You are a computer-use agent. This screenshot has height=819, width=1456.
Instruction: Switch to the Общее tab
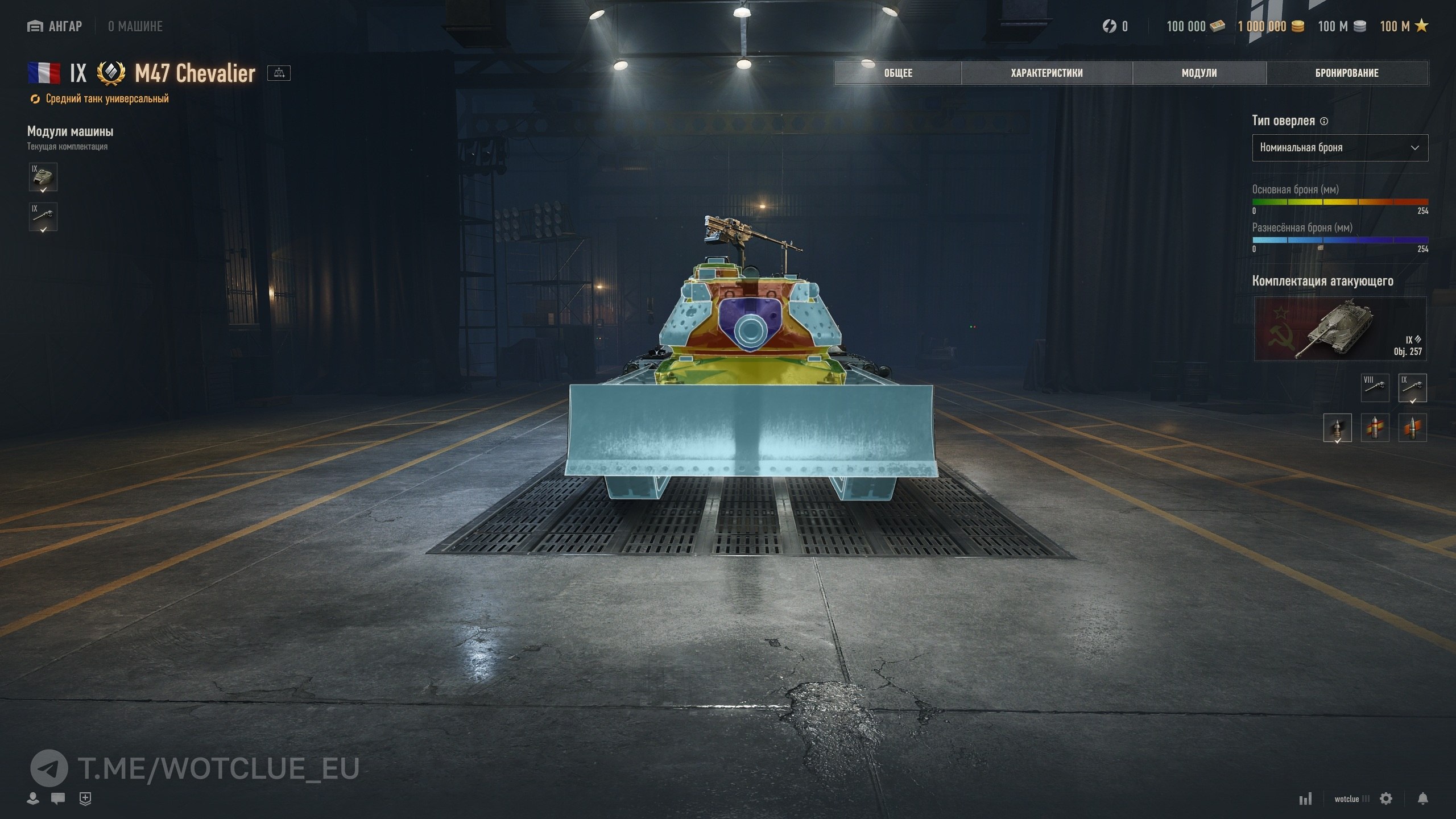(898, 73)
